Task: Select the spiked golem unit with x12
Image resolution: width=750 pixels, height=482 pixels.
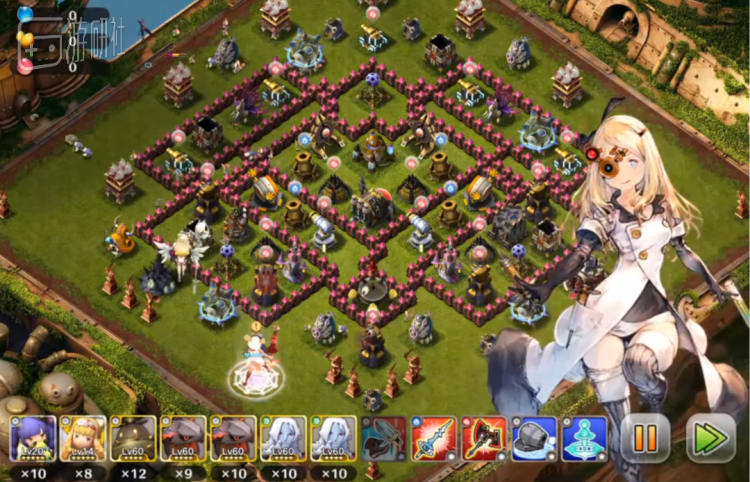Action: click(133, 438)
